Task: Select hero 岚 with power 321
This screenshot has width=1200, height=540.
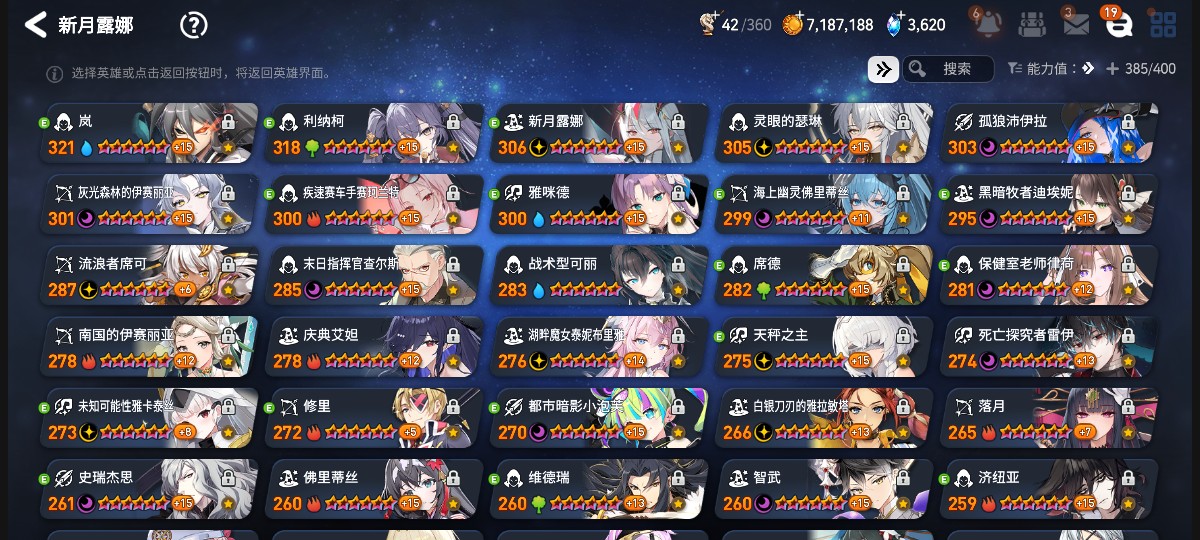Action: coord(150,134)
